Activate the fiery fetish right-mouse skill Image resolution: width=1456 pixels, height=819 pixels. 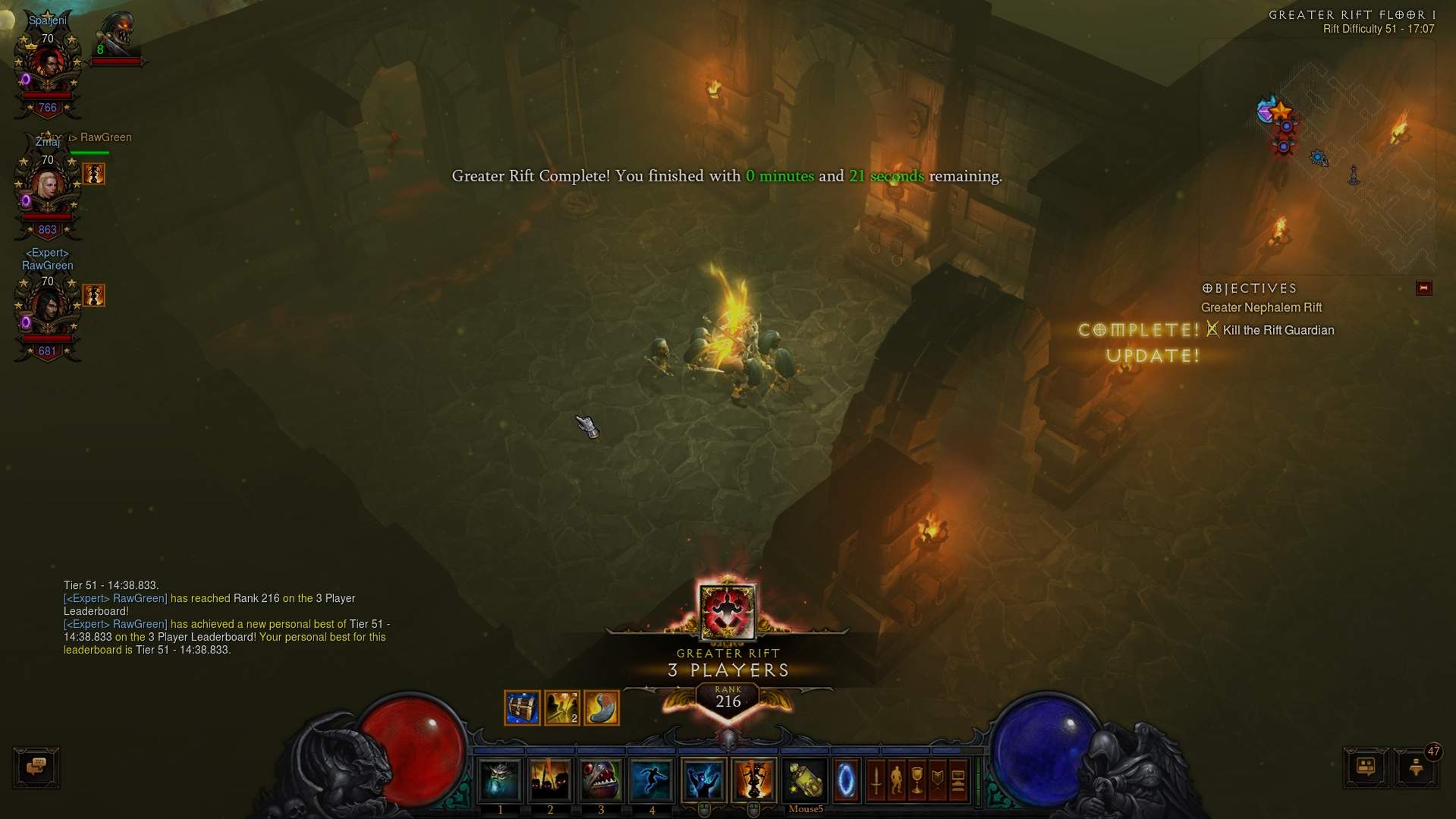pyautogui.click(x=753, y=780)
